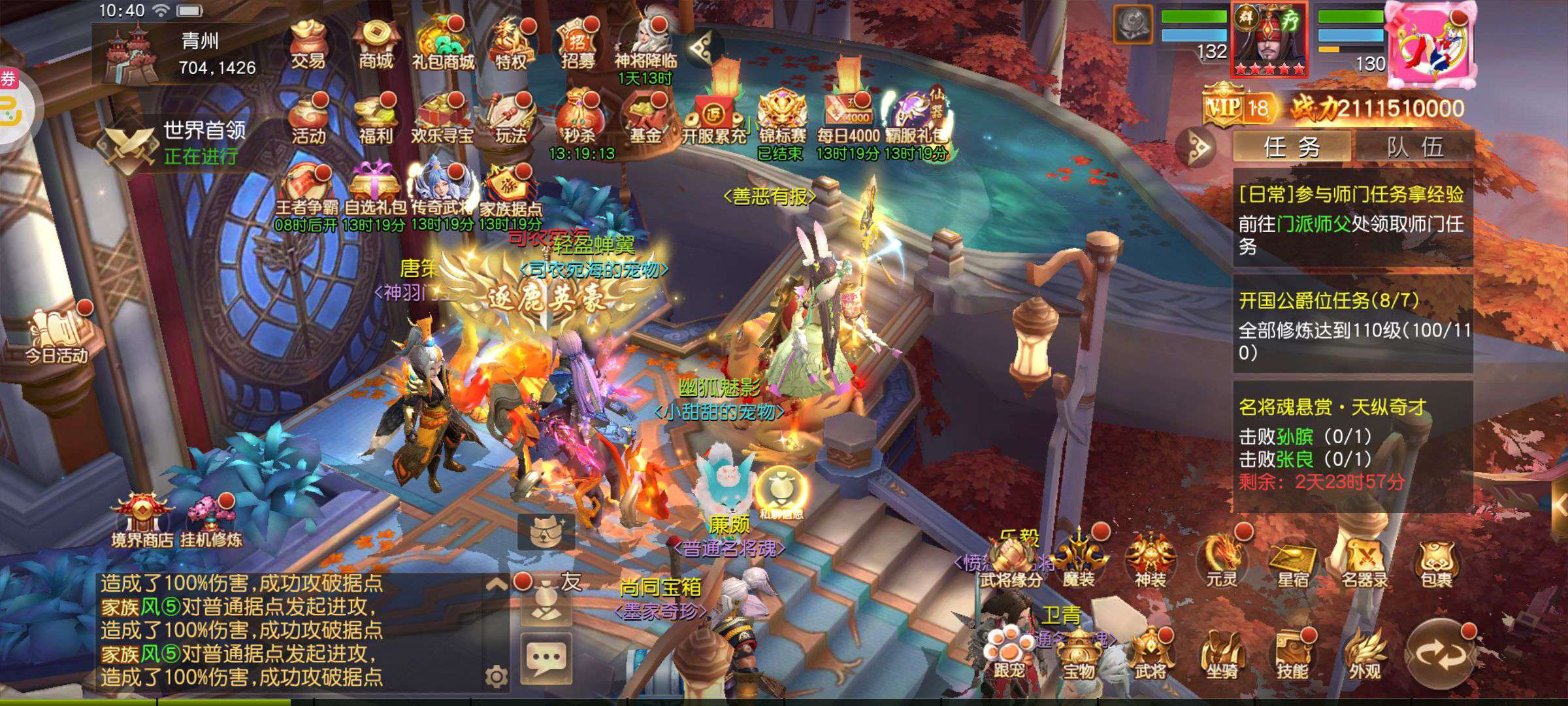Open the 招募 recruit icon
This screenshot has width=1568, height=706.
tap(578, 44)
